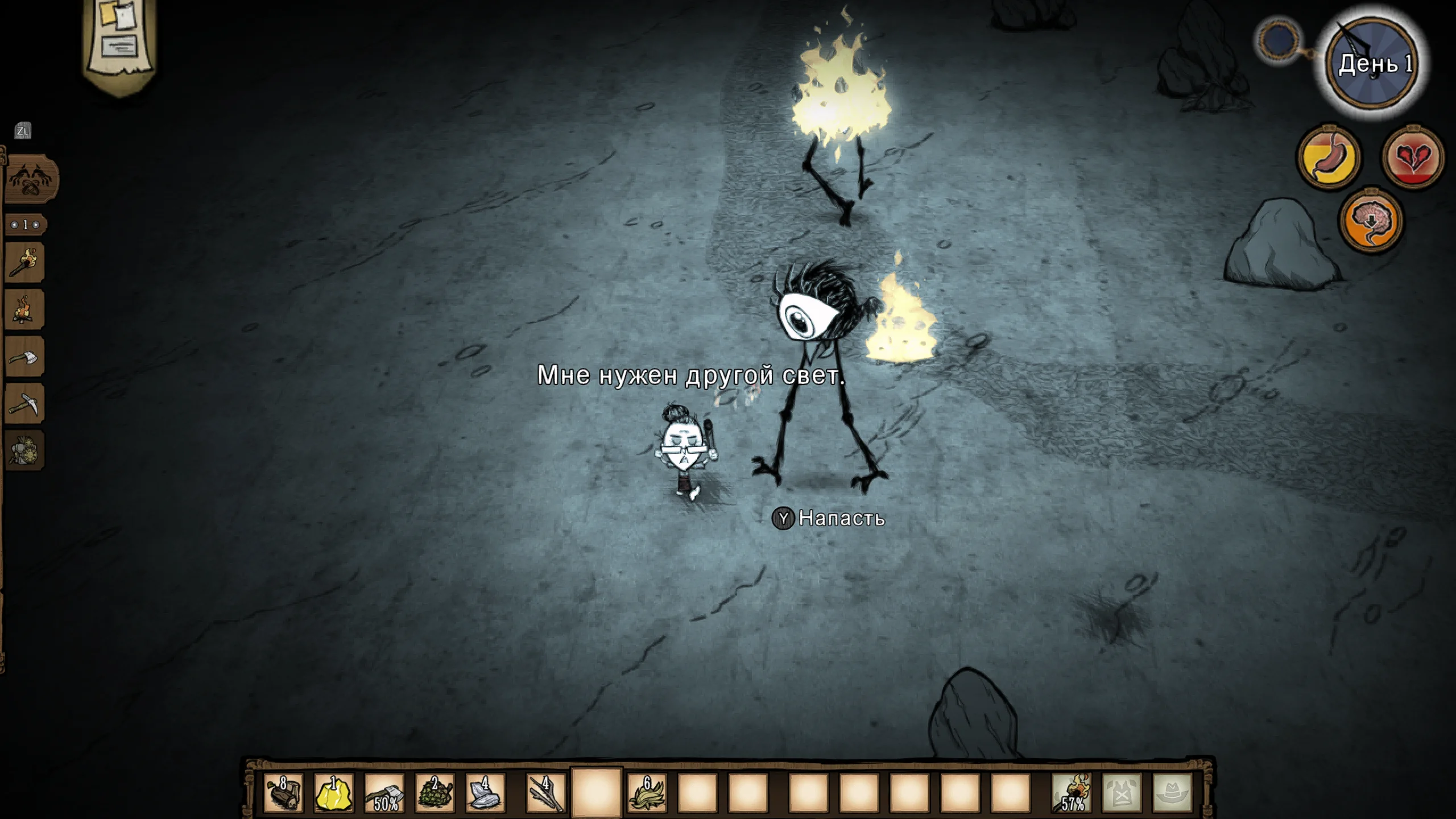Click the Day 1 clock
The image size is (1456, 819).
pyautogui.click(x=1372, y=64)
